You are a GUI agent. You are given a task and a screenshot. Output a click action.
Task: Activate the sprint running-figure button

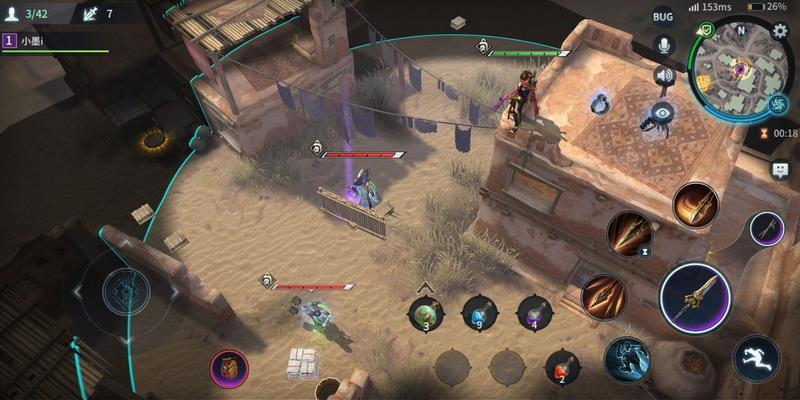coord(756,357)
